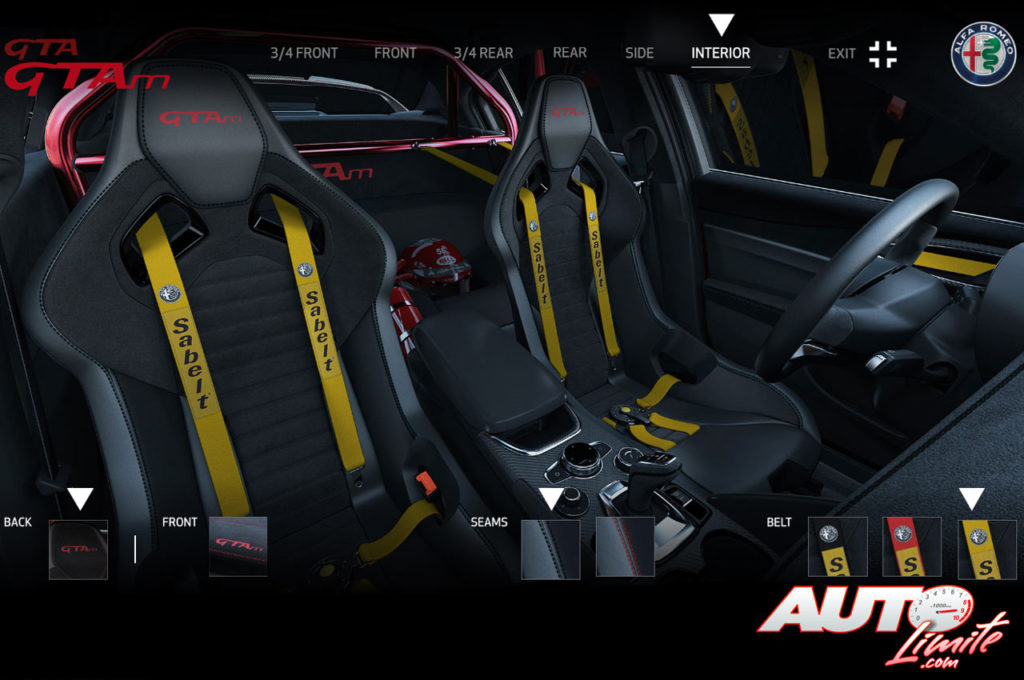Screen dimensions: 1024x680
Task: Choose the Side view
Action: click(639, 53)
